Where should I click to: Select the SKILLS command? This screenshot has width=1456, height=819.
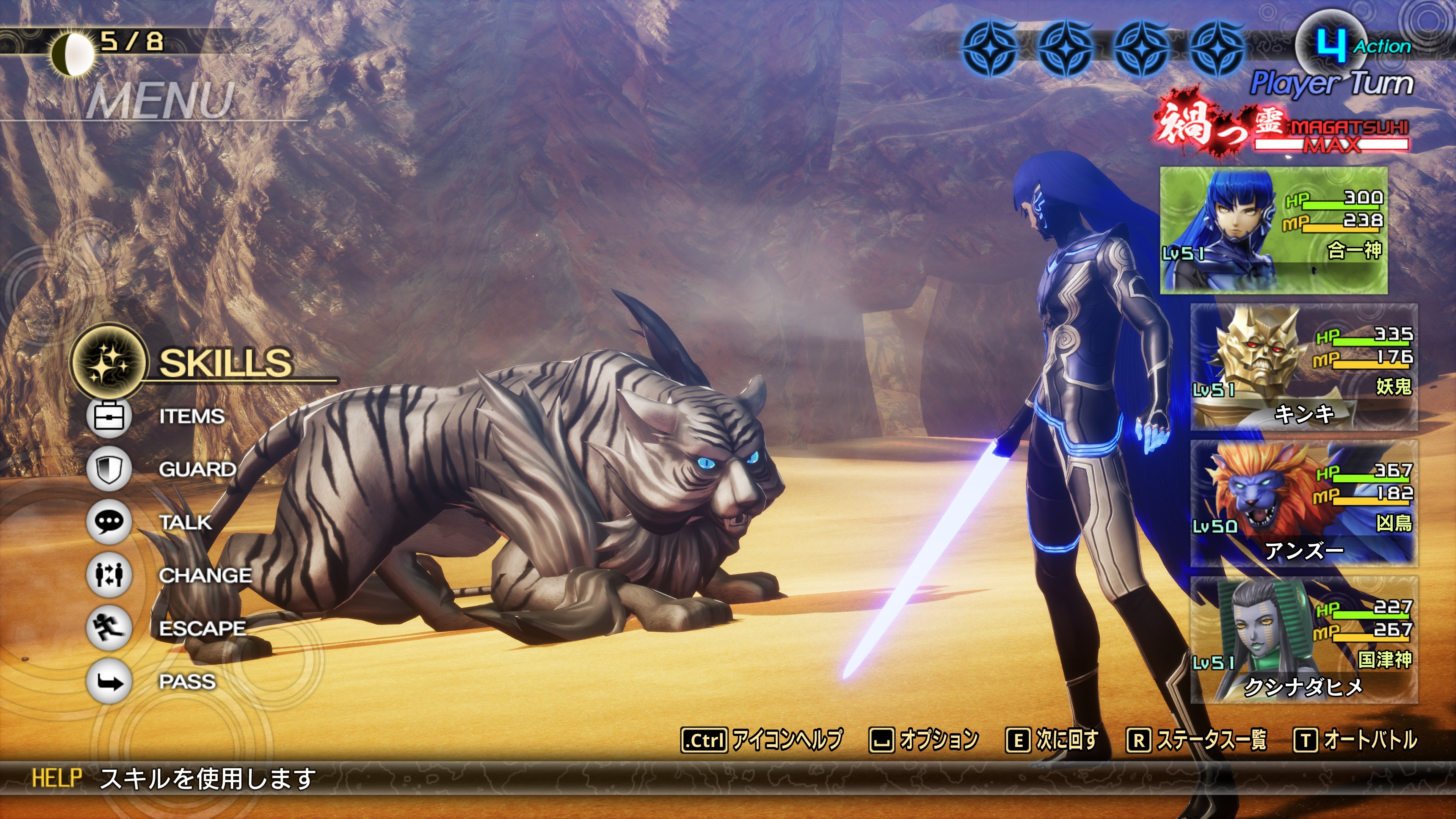[x=225, y=363]
